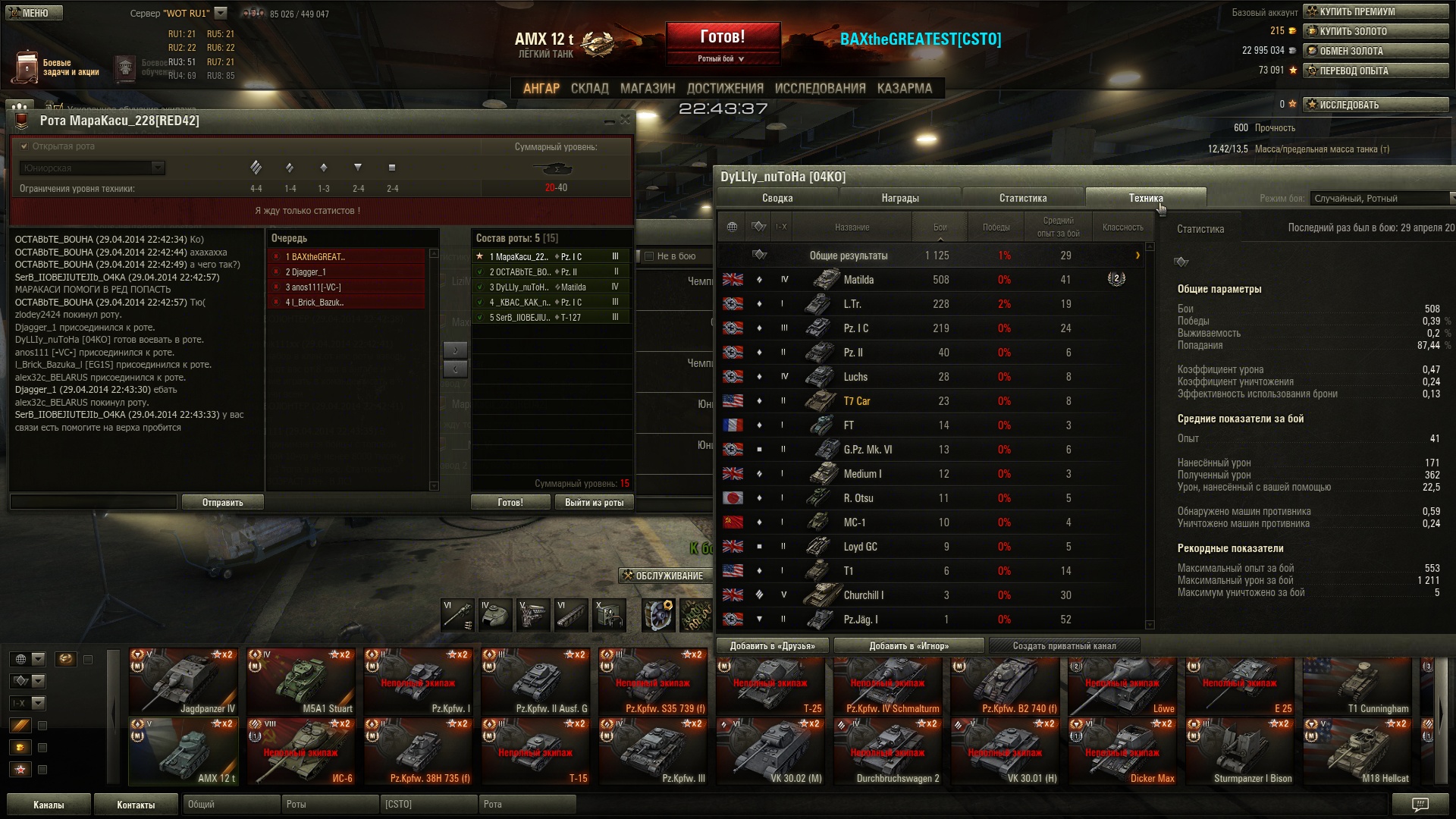Open the ОБСЛУЖИВАНИЕ service button

point(663,576)
